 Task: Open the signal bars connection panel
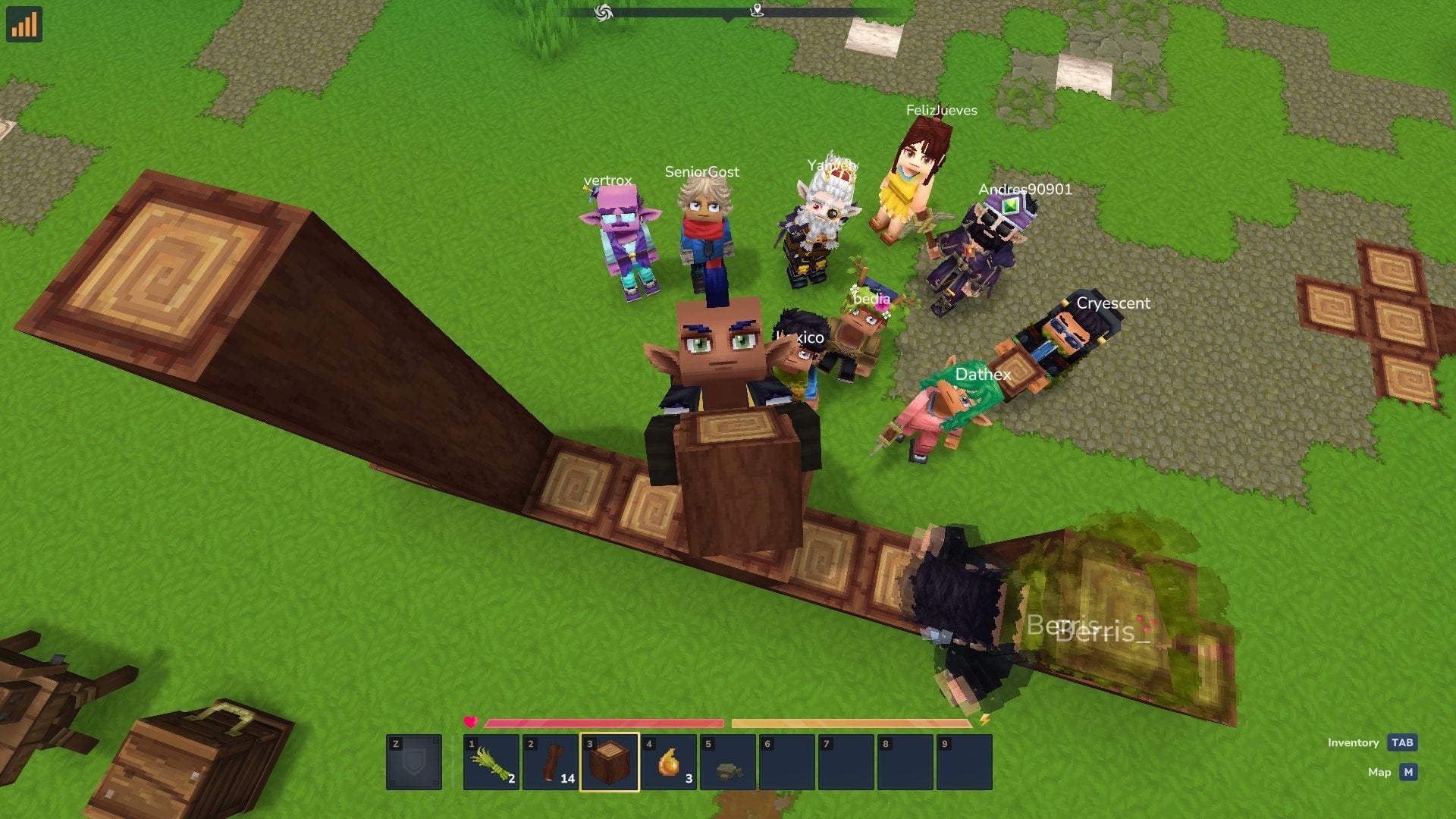24,24
